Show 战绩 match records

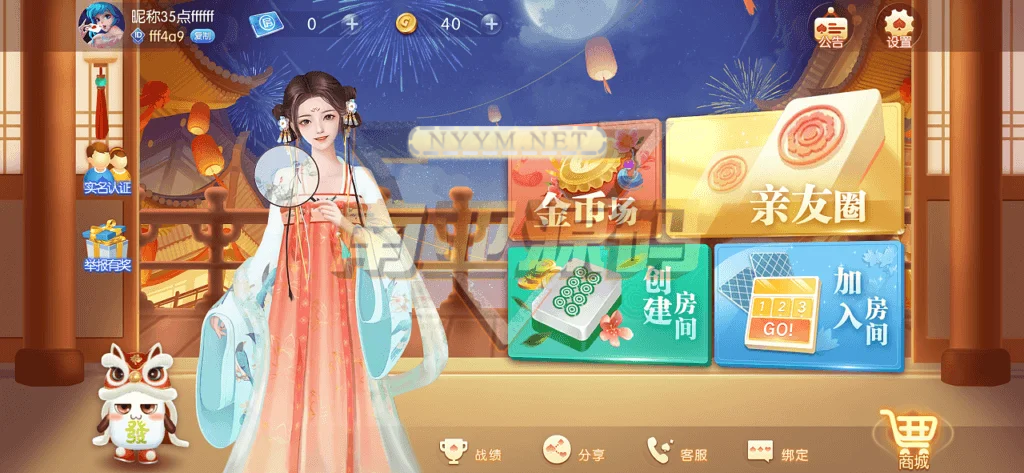coord(472,453)
